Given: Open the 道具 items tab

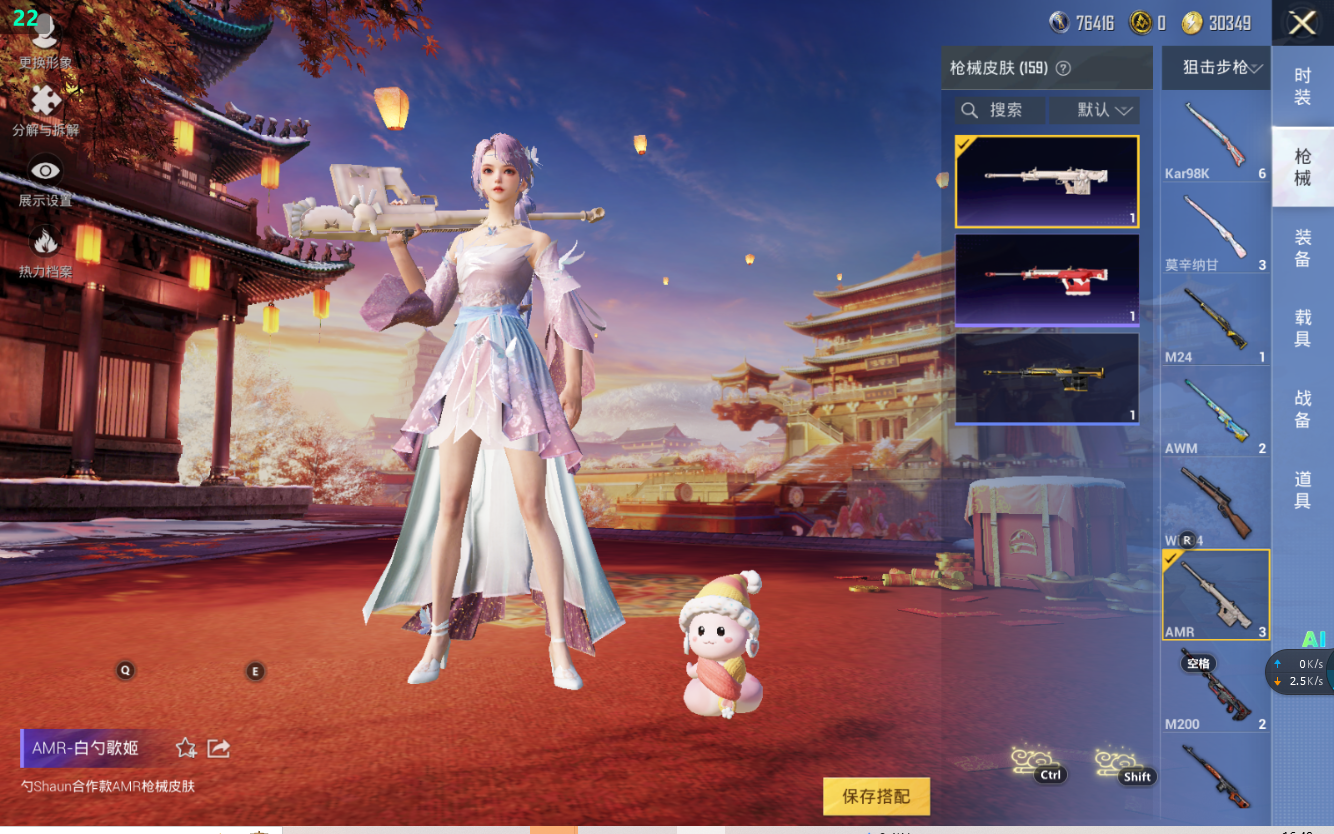Looking at the screenshot, I should (1302, 490).
